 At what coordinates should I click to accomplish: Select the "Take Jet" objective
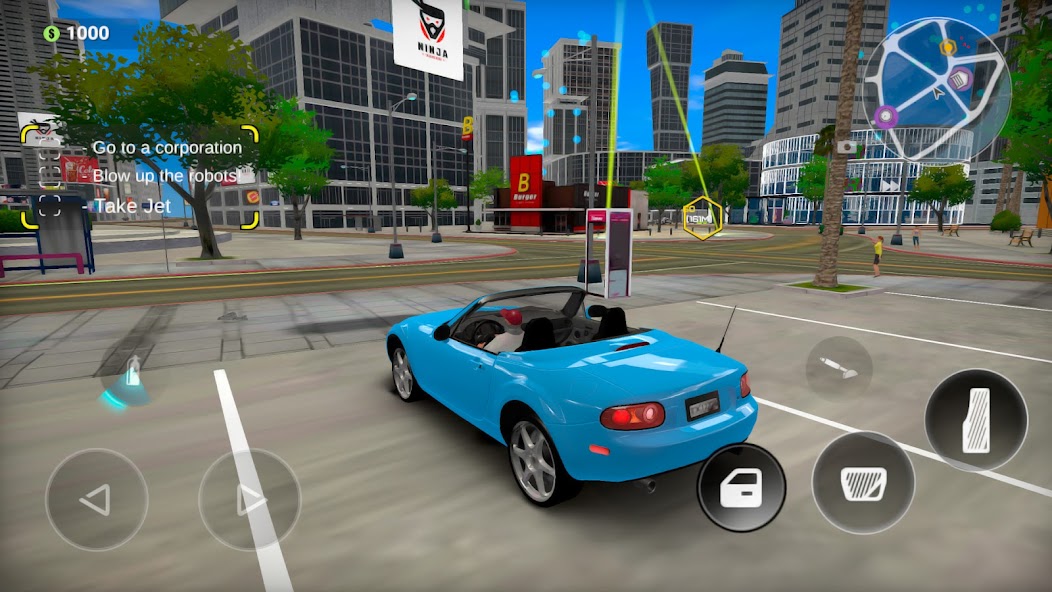point(133,206)
